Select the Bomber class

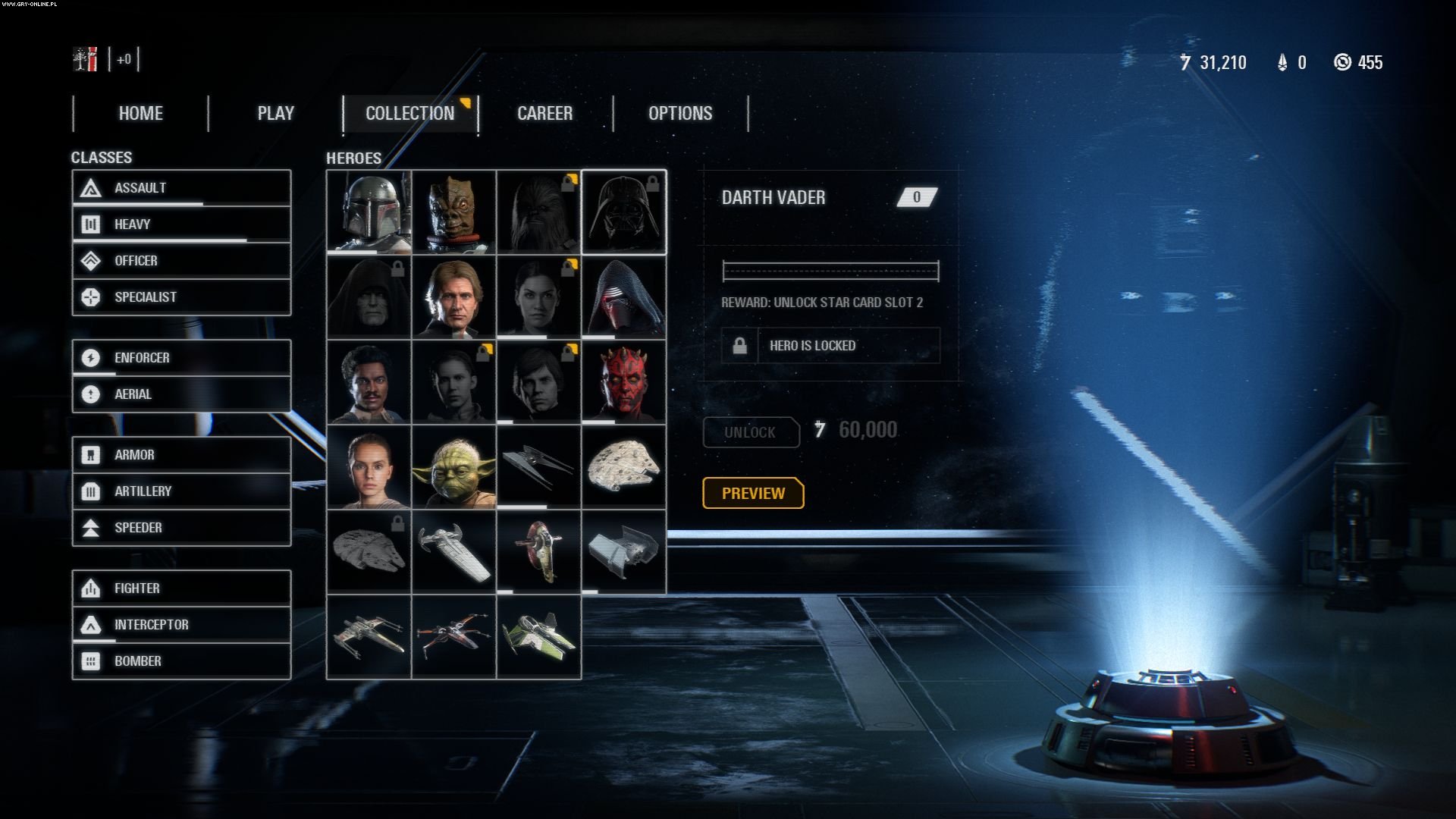181,661
